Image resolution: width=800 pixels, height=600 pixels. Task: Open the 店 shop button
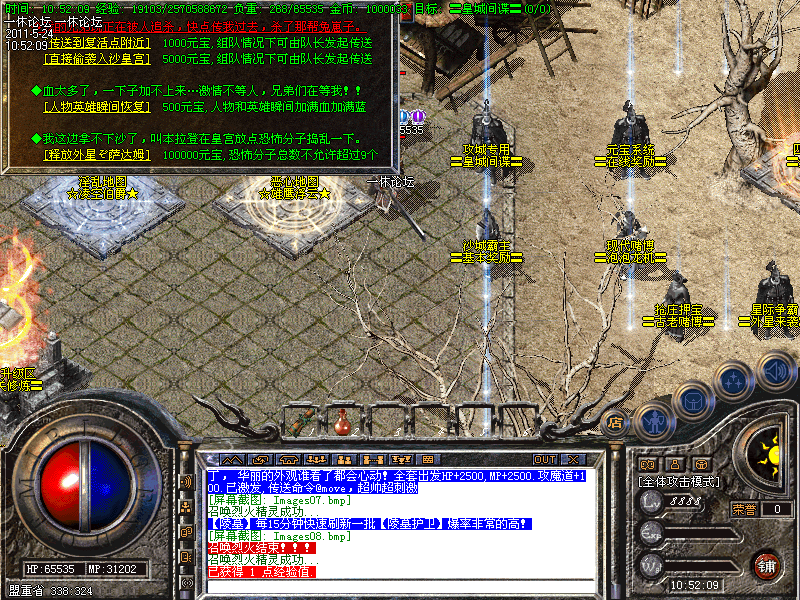coord(615,423)
